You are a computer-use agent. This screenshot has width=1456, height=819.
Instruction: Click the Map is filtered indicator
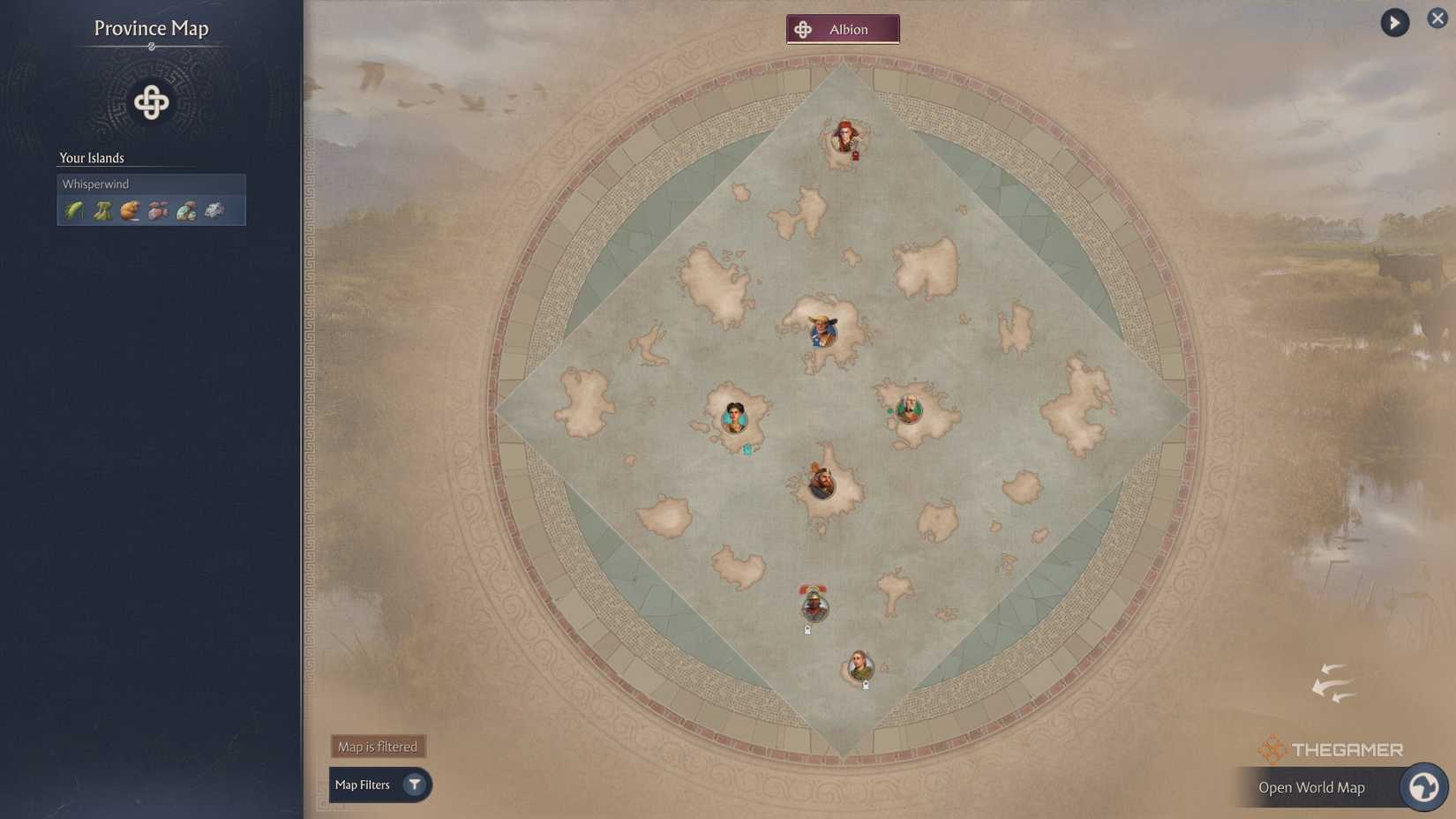click(377, 746)
